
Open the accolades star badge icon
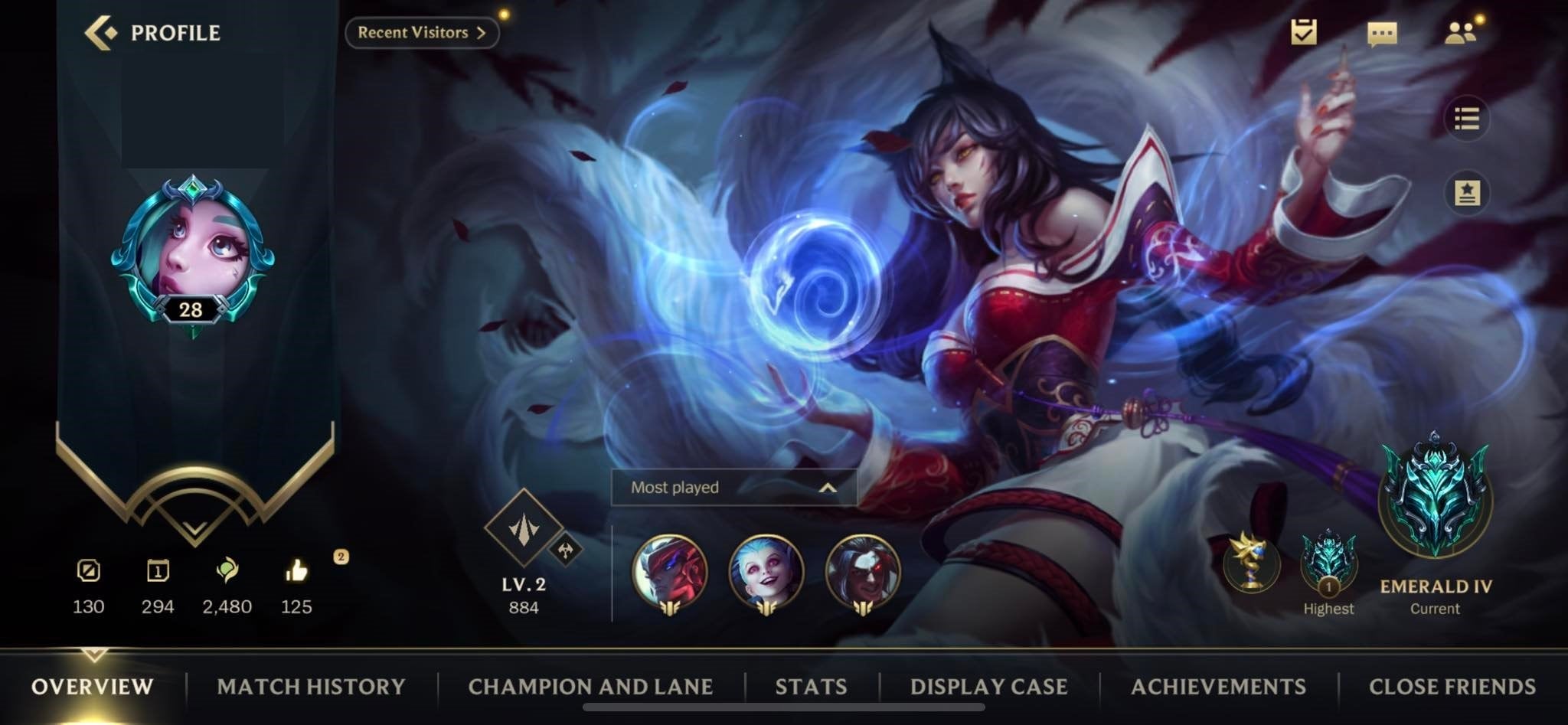1468,194
